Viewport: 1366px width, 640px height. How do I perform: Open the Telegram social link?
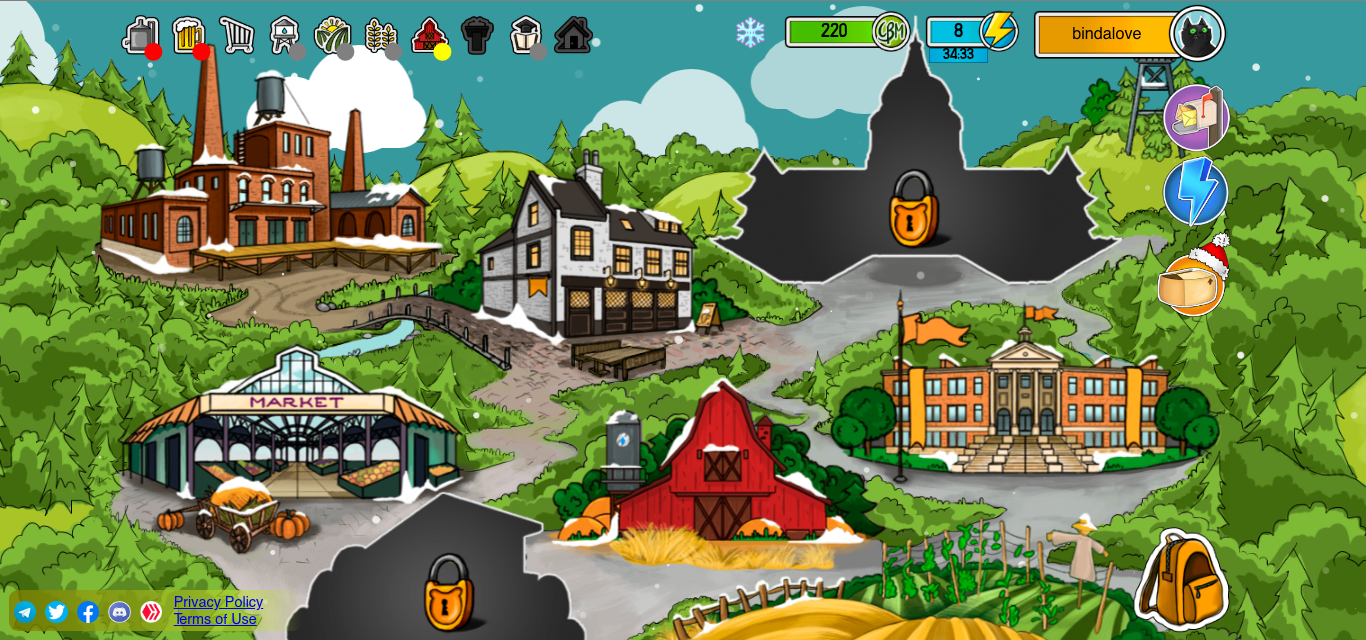pos(25,612)
